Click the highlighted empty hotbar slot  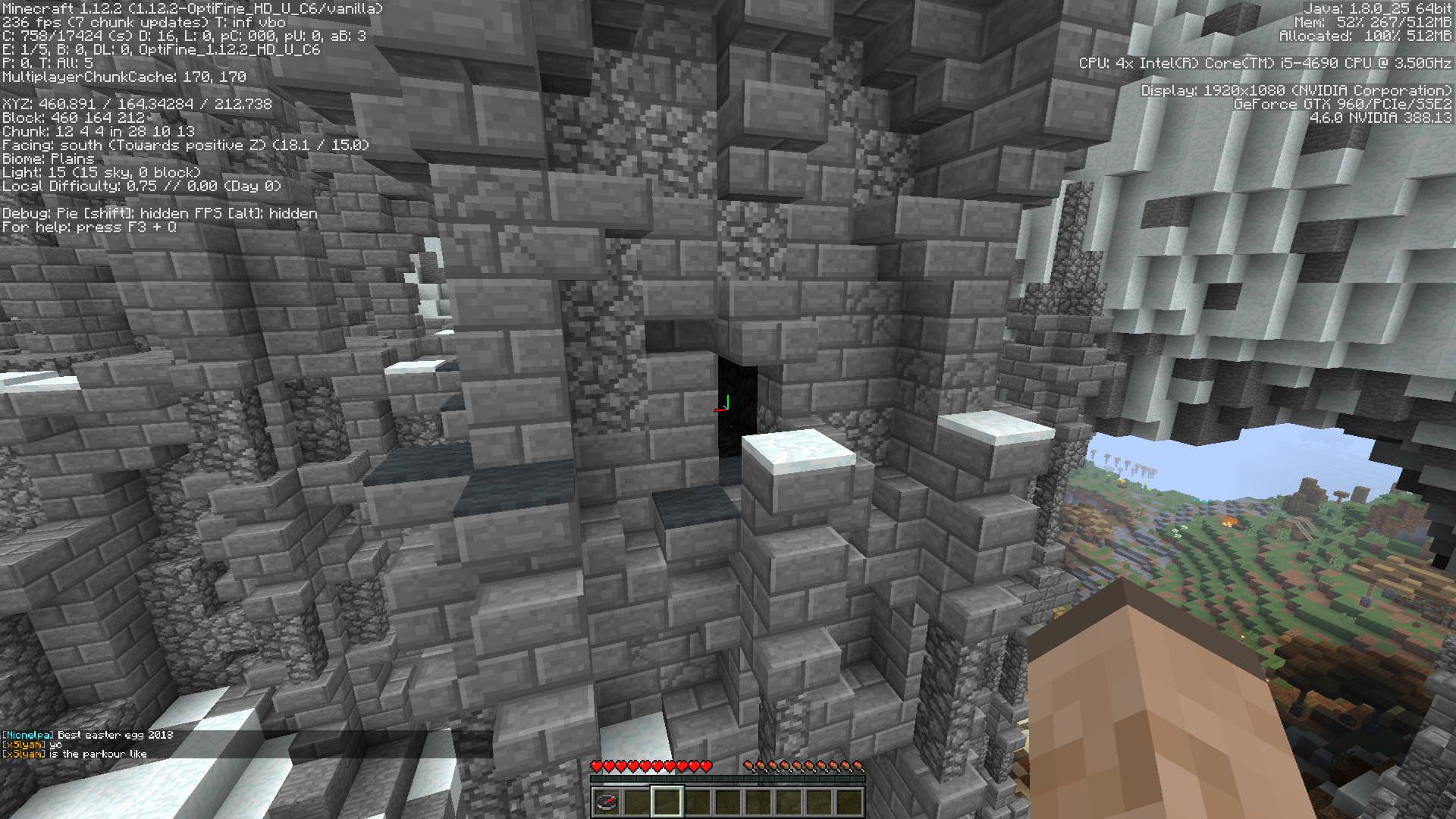click(x=667, y=801)
